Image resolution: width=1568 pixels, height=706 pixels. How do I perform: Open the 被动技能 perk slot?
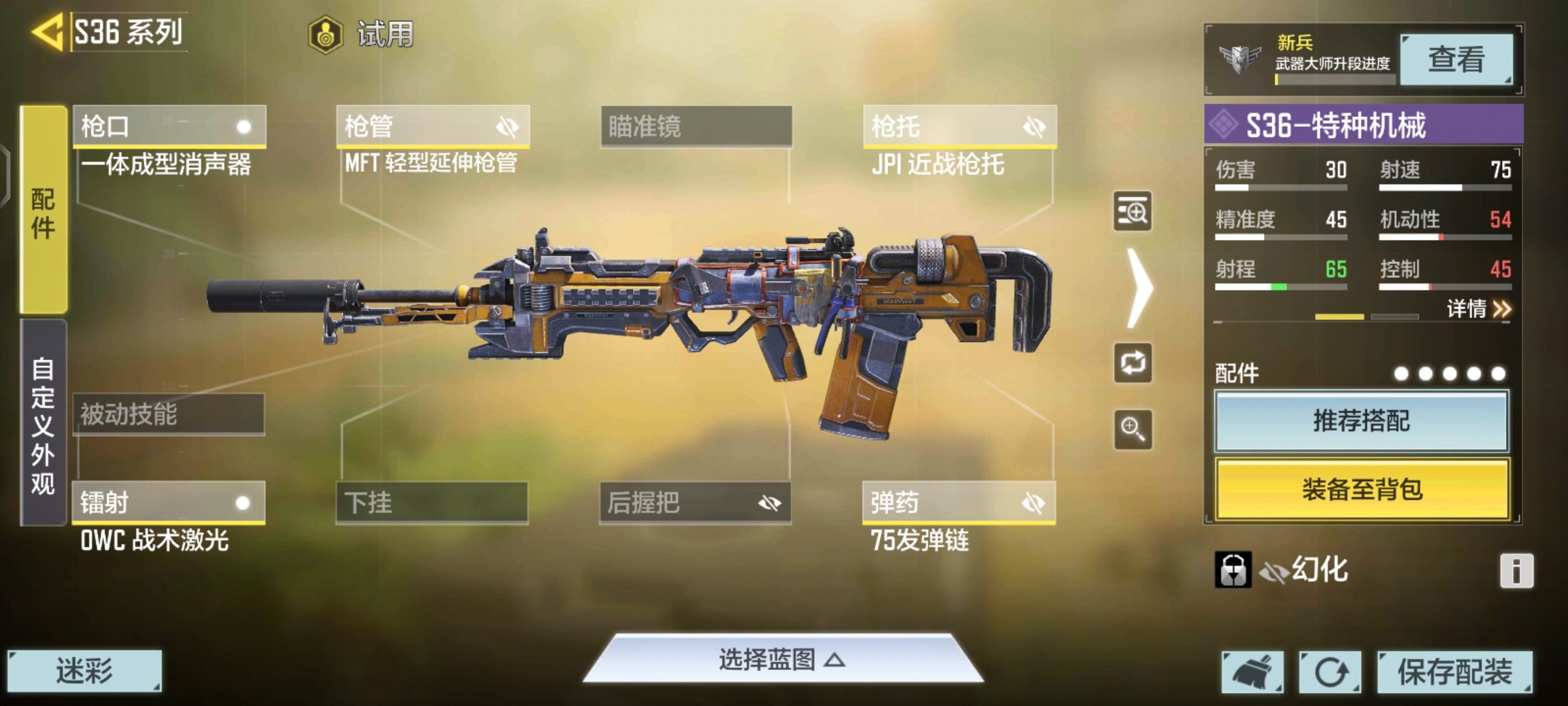(169, 414)
